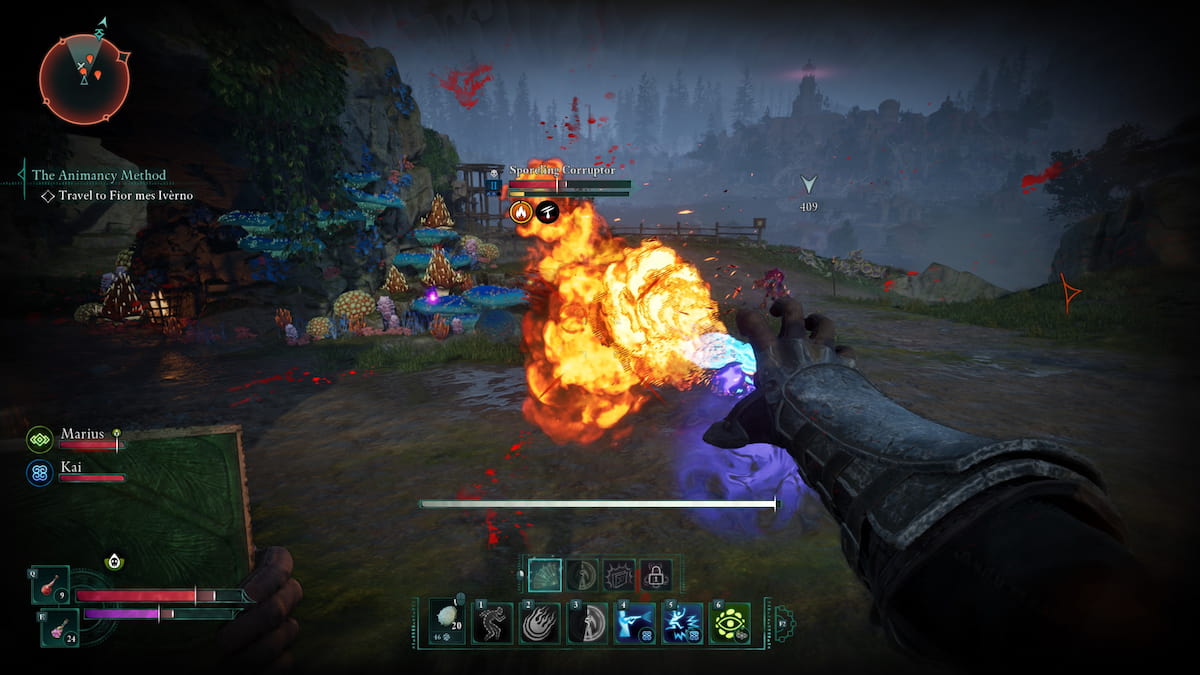The height and width of the screenshot is (675, 1200).
Task: Select the highlighted fan-shaped icon in the upper row
Action: pos(545,575)
